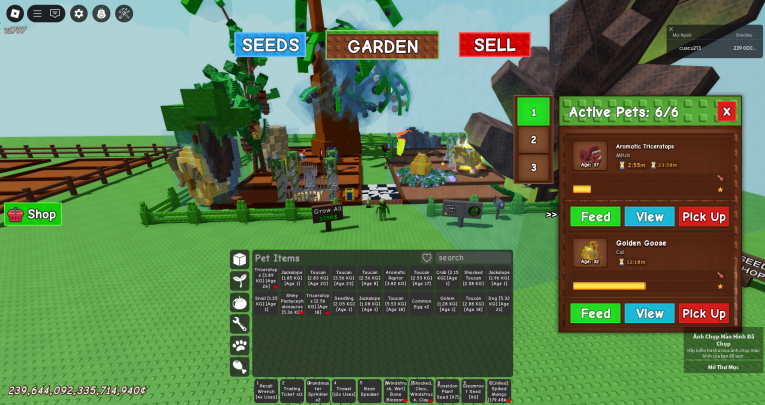The height and width of the screenshot is (405, 765).
Task: Open the SEEDS teleport button
Action: [270, 45]
